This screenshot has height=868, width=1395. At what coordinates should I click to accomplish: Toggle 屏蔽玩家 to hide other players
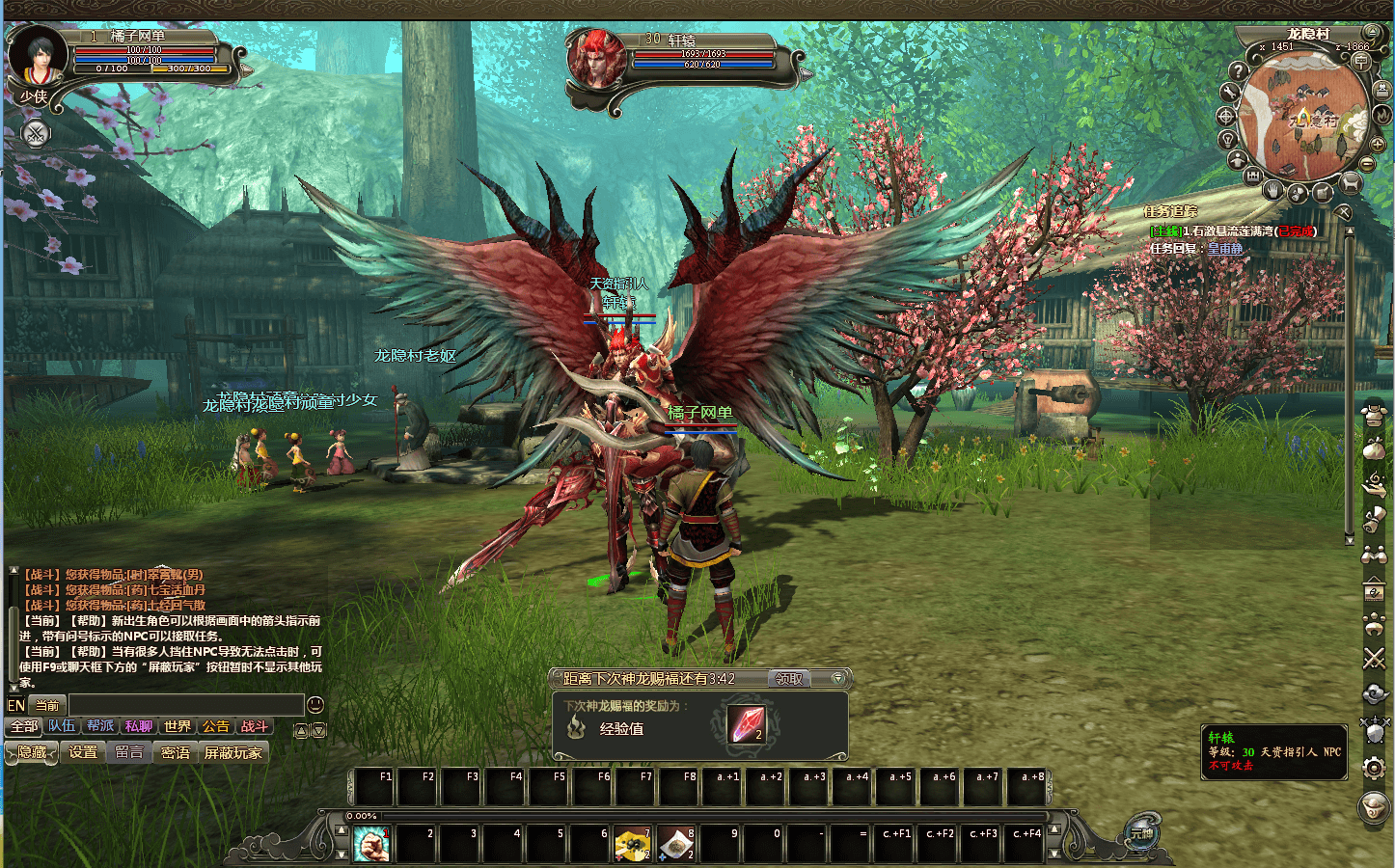click(x=232, y=752)
